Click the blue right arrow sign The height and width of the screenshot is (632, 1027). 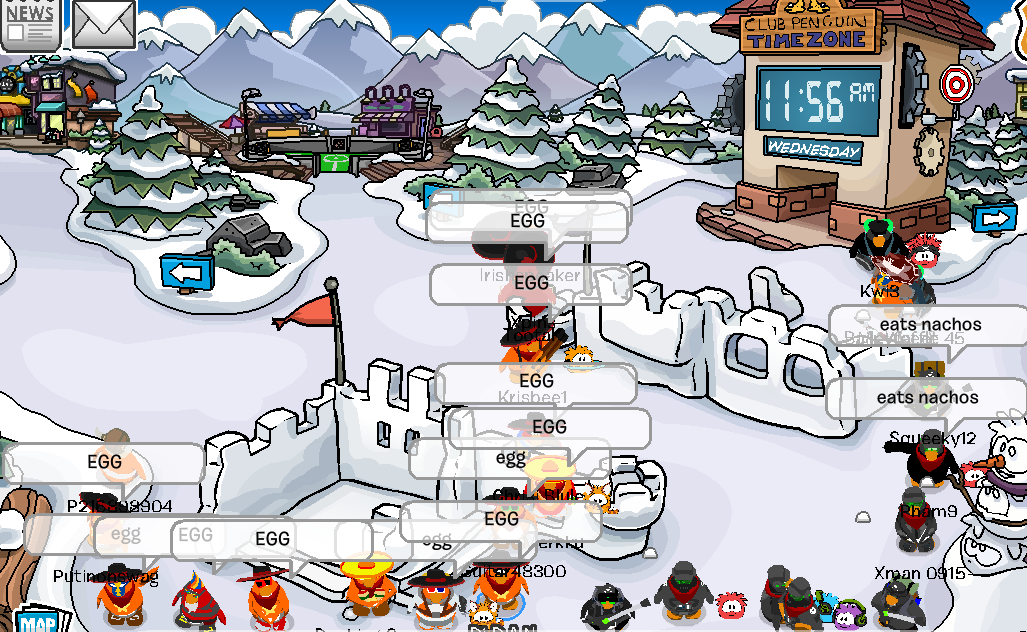click(x=994, y=219)
